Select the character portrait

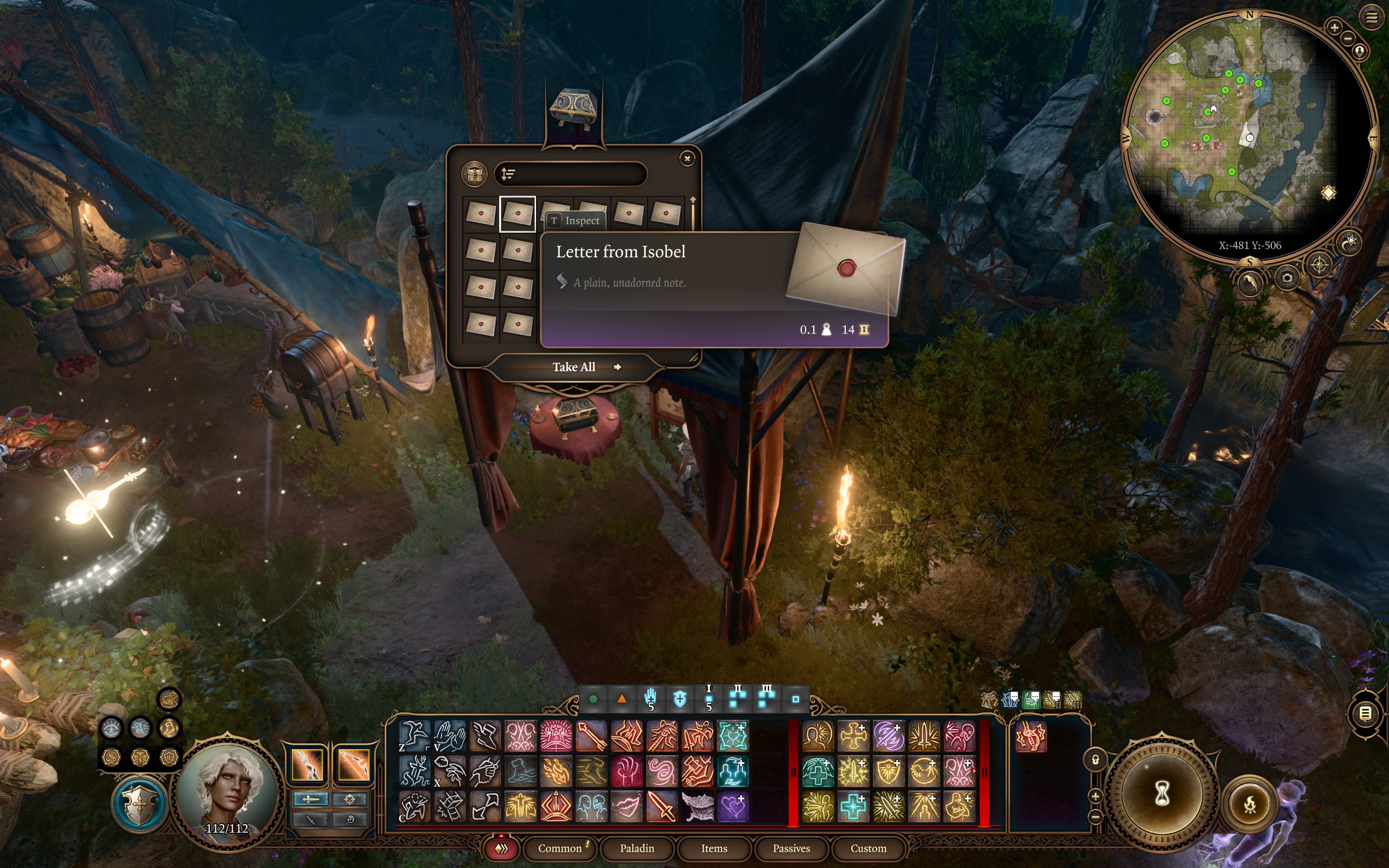[x=227, y=792]
